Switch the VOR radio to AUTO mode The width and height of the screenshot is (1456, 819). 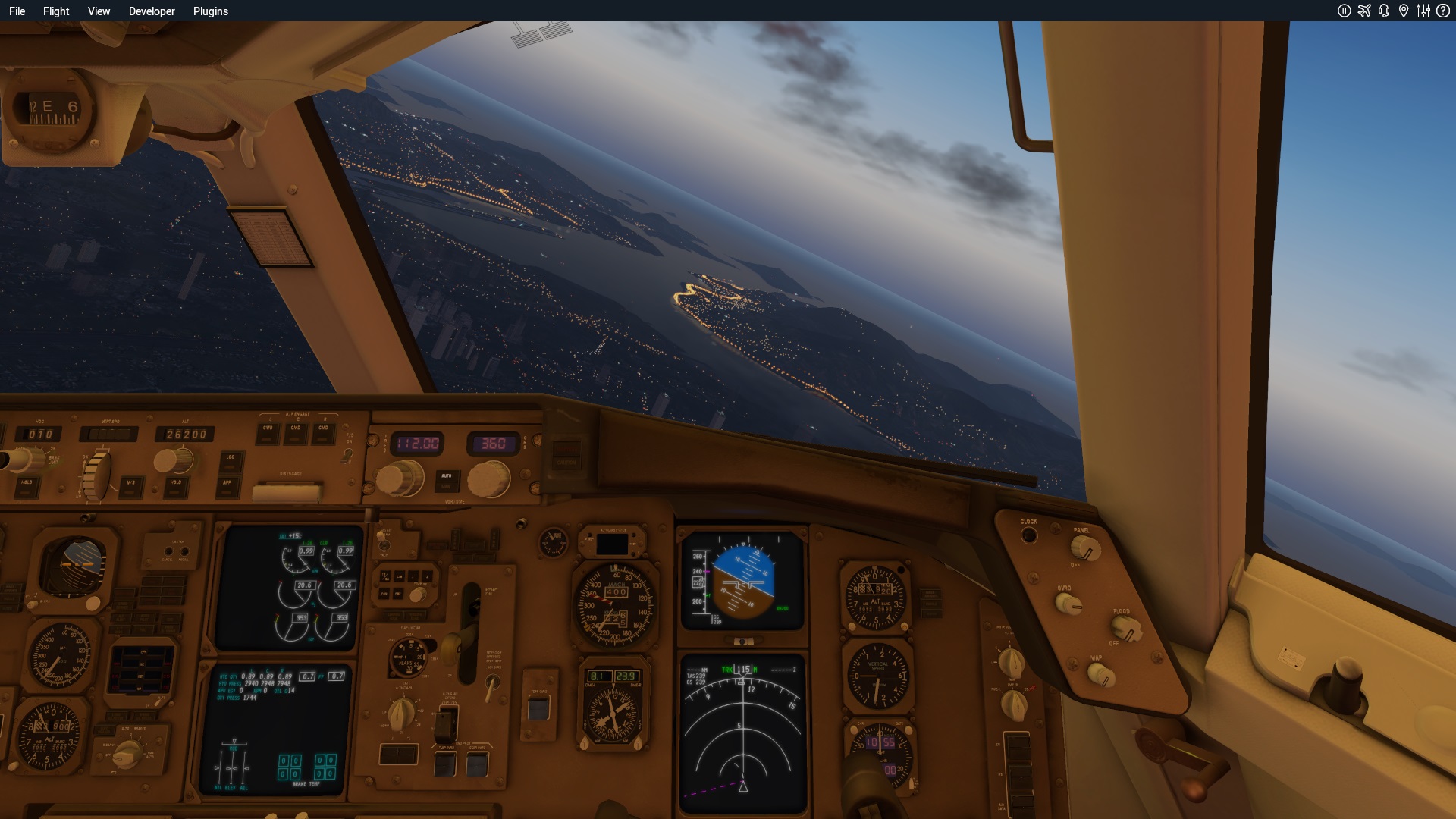point(447,477)
